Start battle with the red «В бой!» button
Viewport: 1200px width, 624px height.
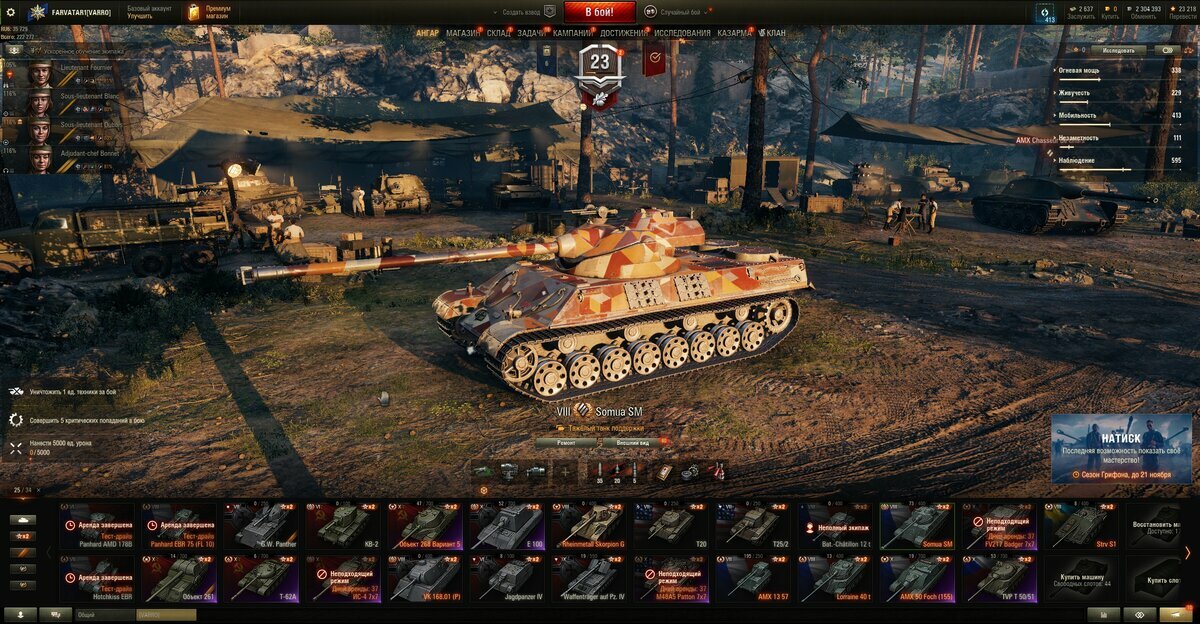click(x=600, y=11)
